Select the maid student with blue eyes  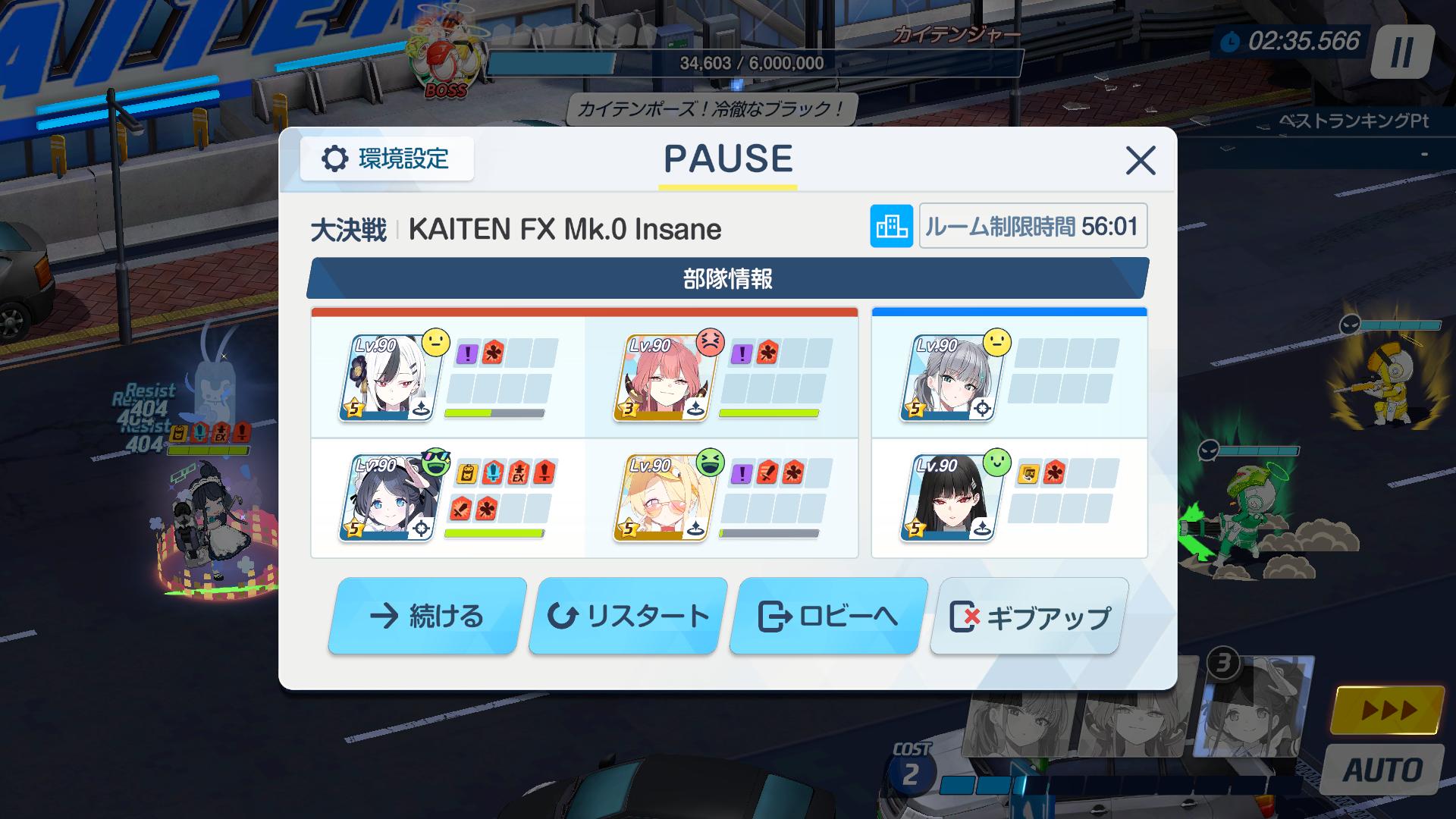click(387, 497)
